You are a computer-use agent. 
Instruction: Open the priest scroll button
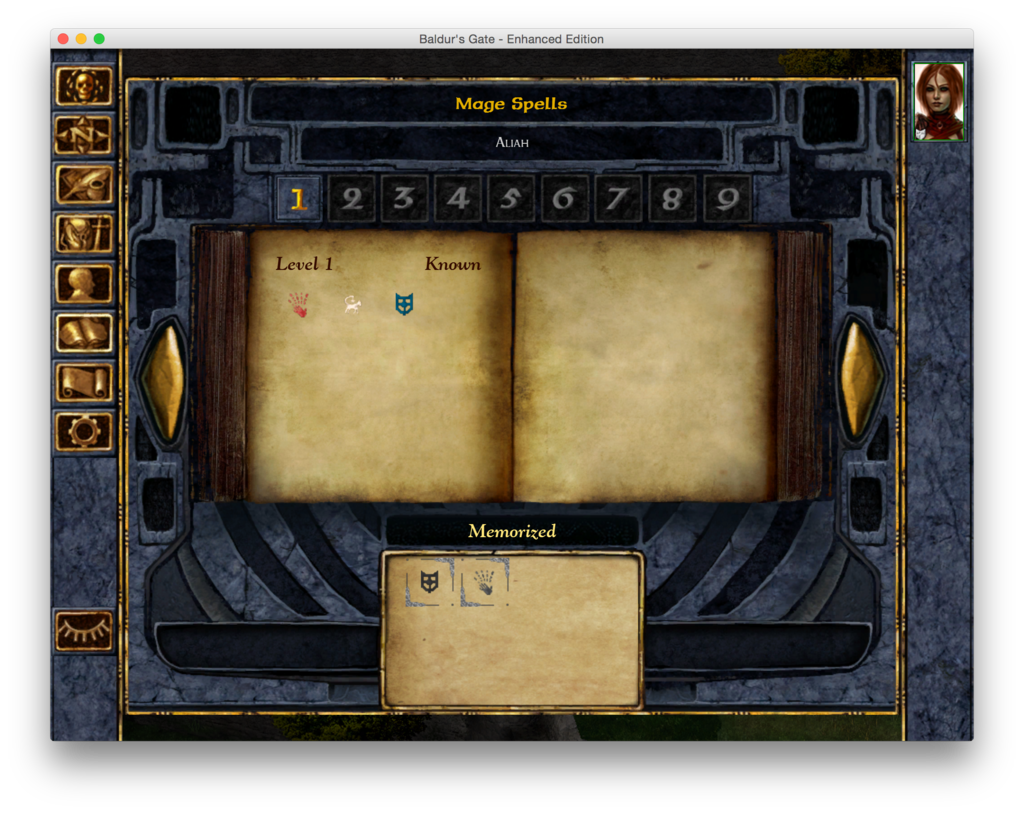point(84,382)
